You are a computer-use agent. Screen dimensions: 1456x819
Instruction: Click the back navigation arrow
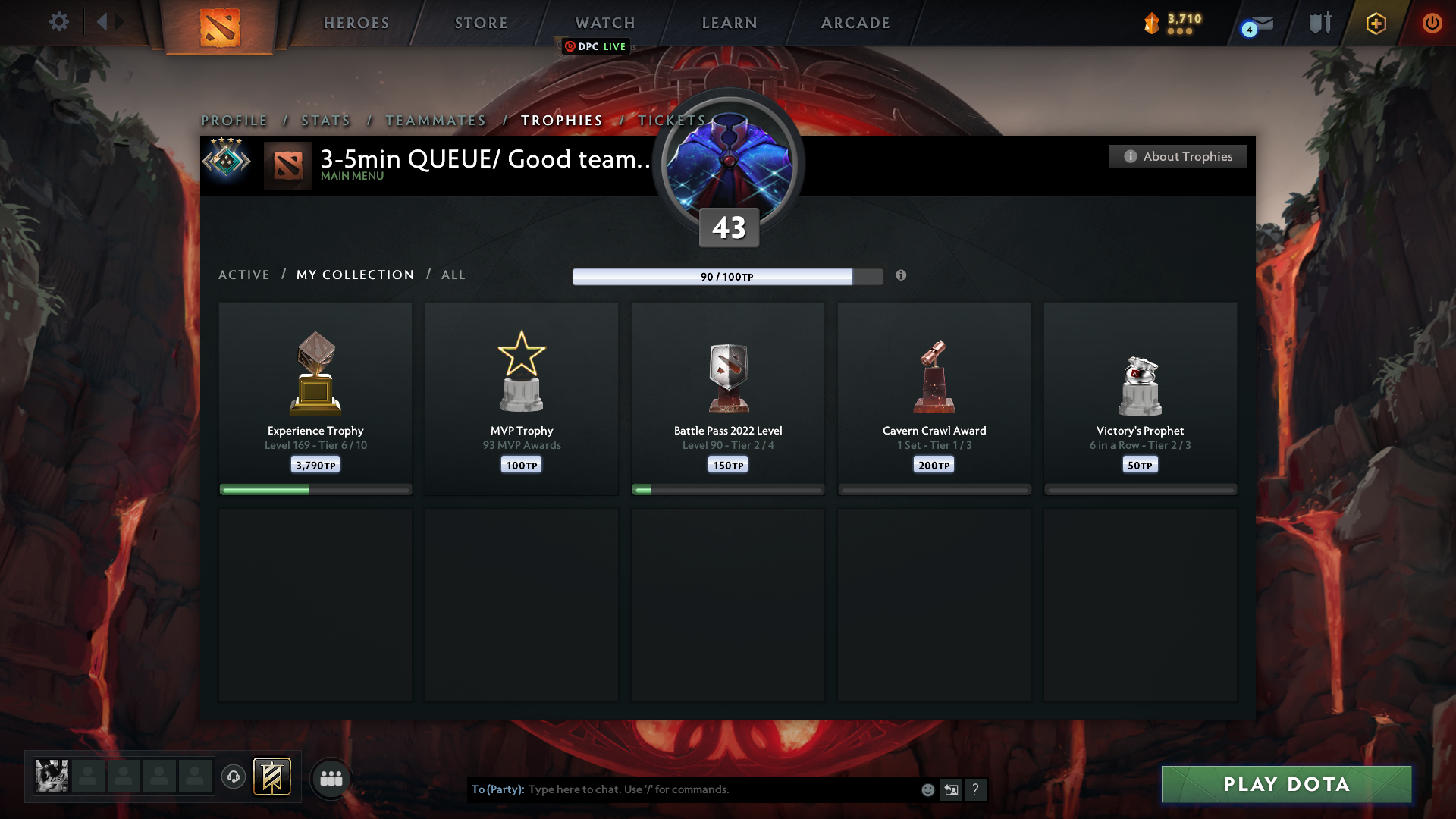click(x=103, y=22)
